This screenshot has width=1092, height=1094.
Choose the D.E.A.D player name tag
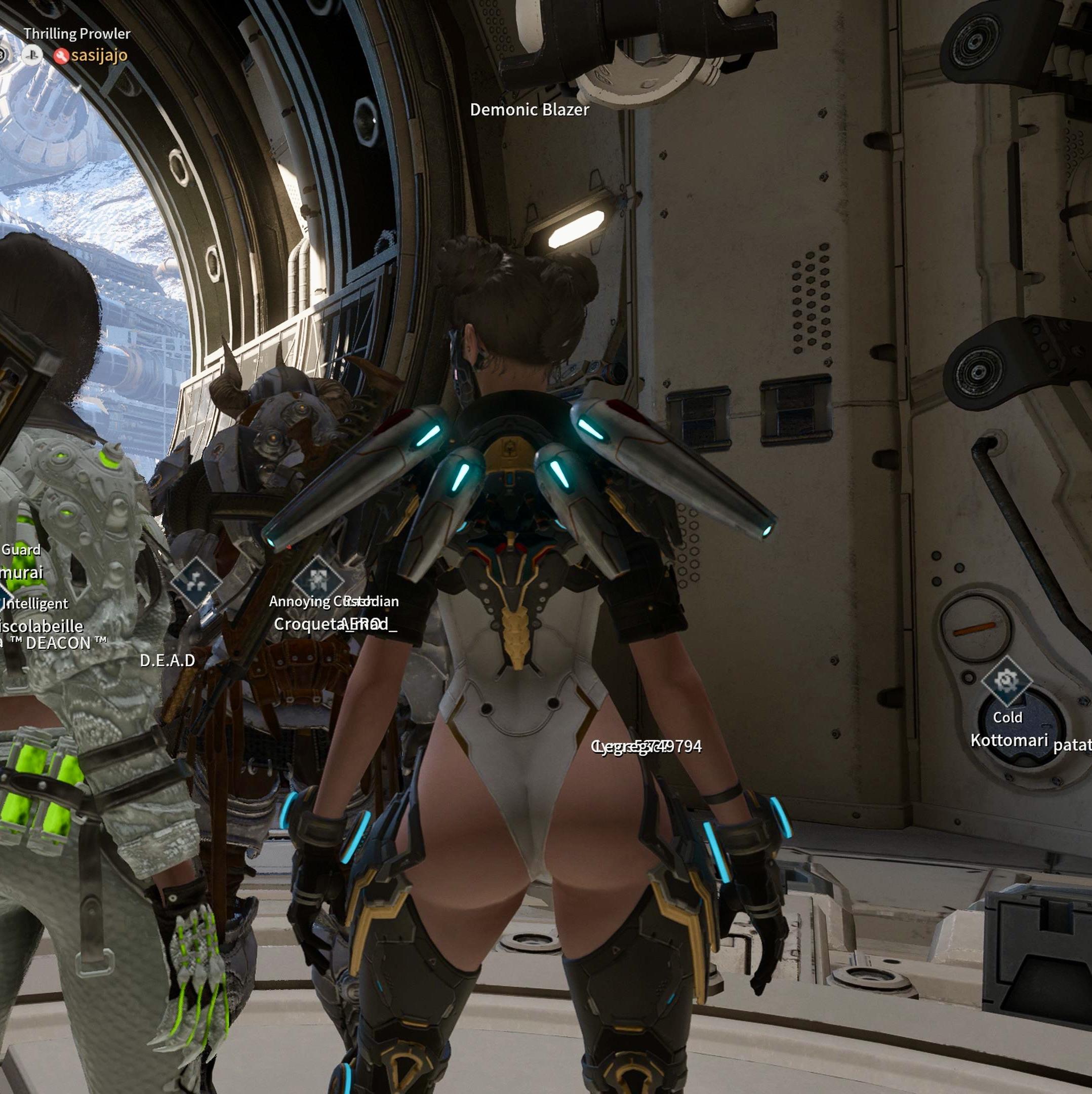(168, 660)
